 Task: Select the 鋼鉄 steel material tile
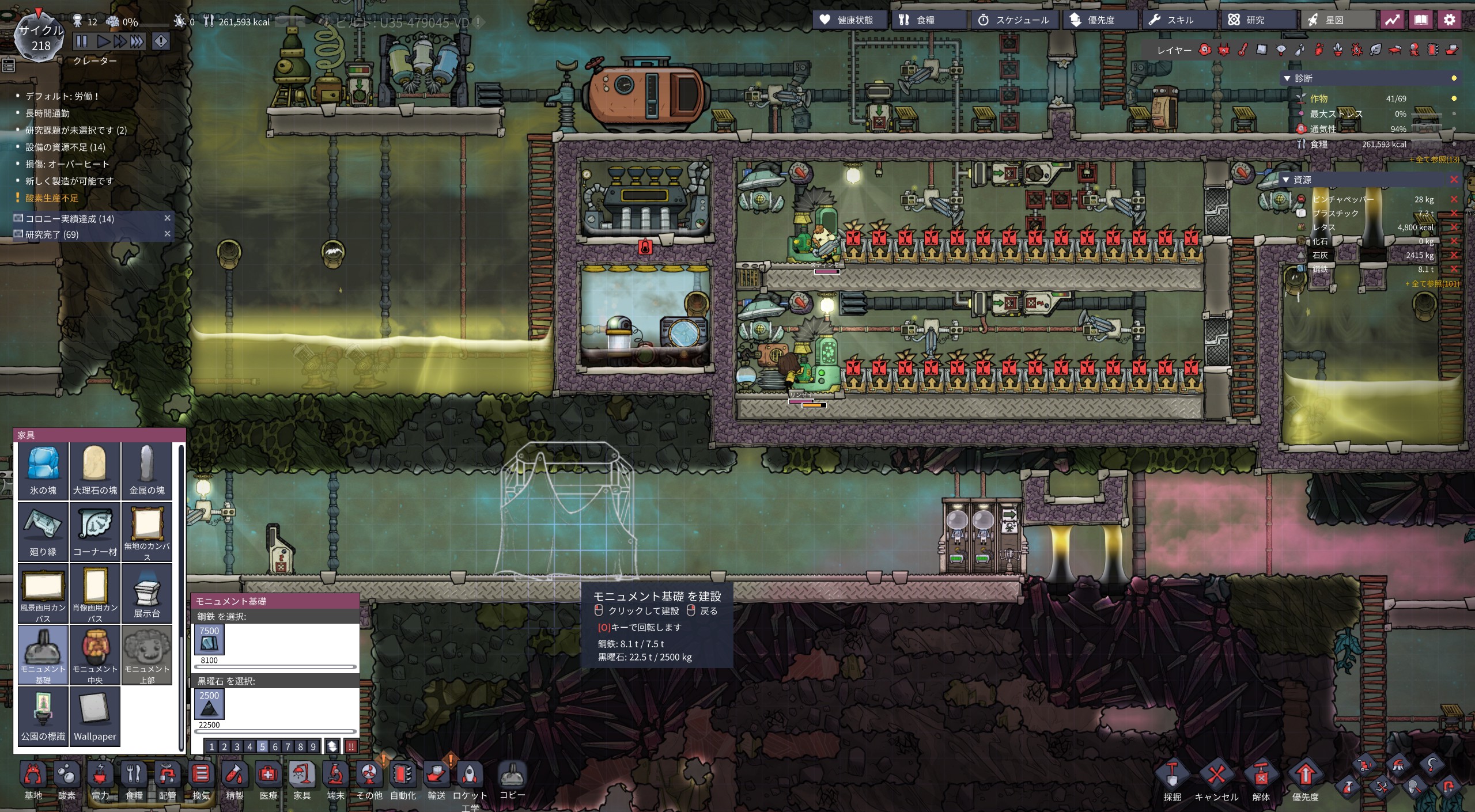pos(209,640)
